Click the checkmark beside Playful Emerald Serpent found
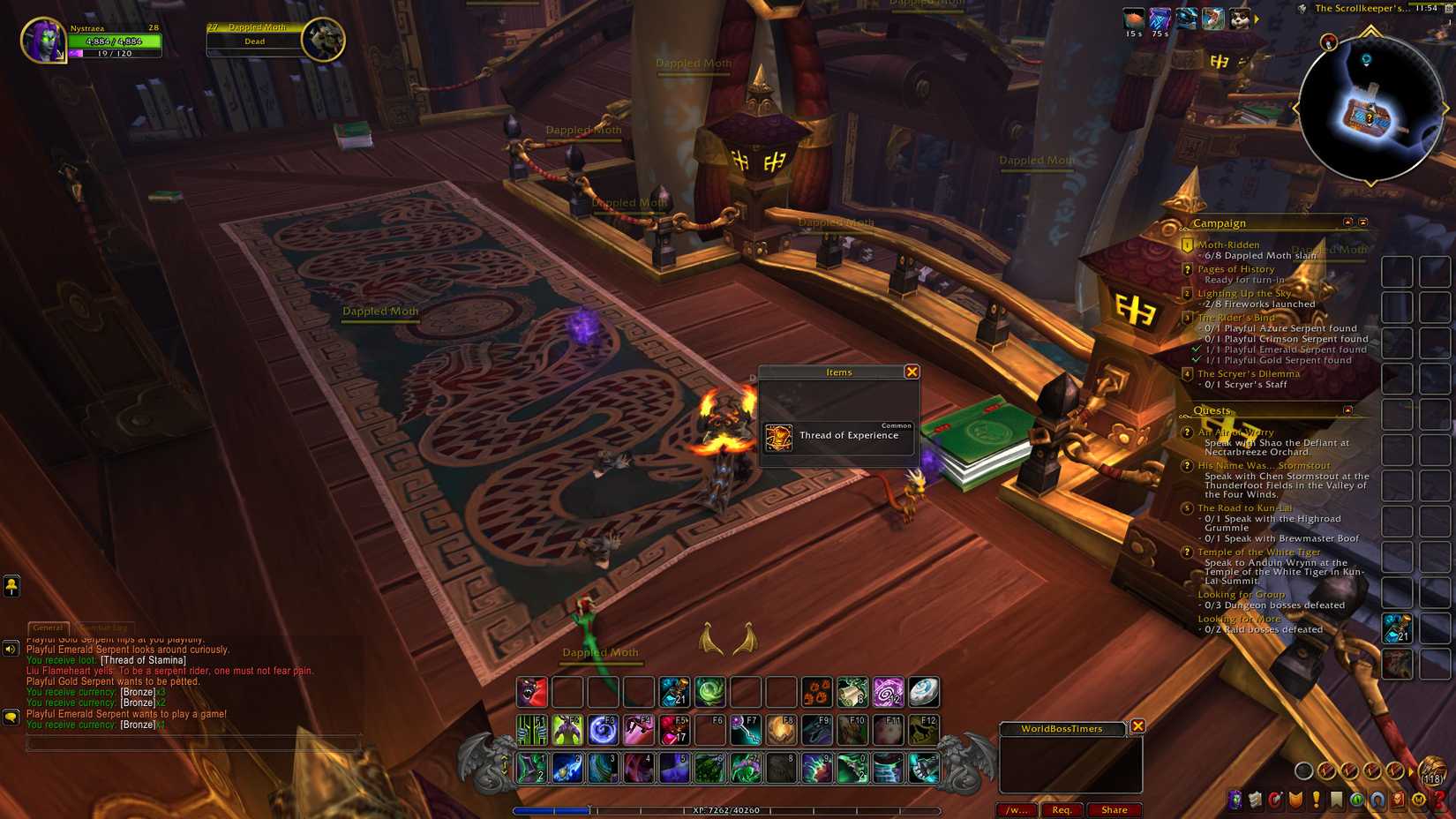This screenshot has height=819, width=1456. pos(1197,349)
